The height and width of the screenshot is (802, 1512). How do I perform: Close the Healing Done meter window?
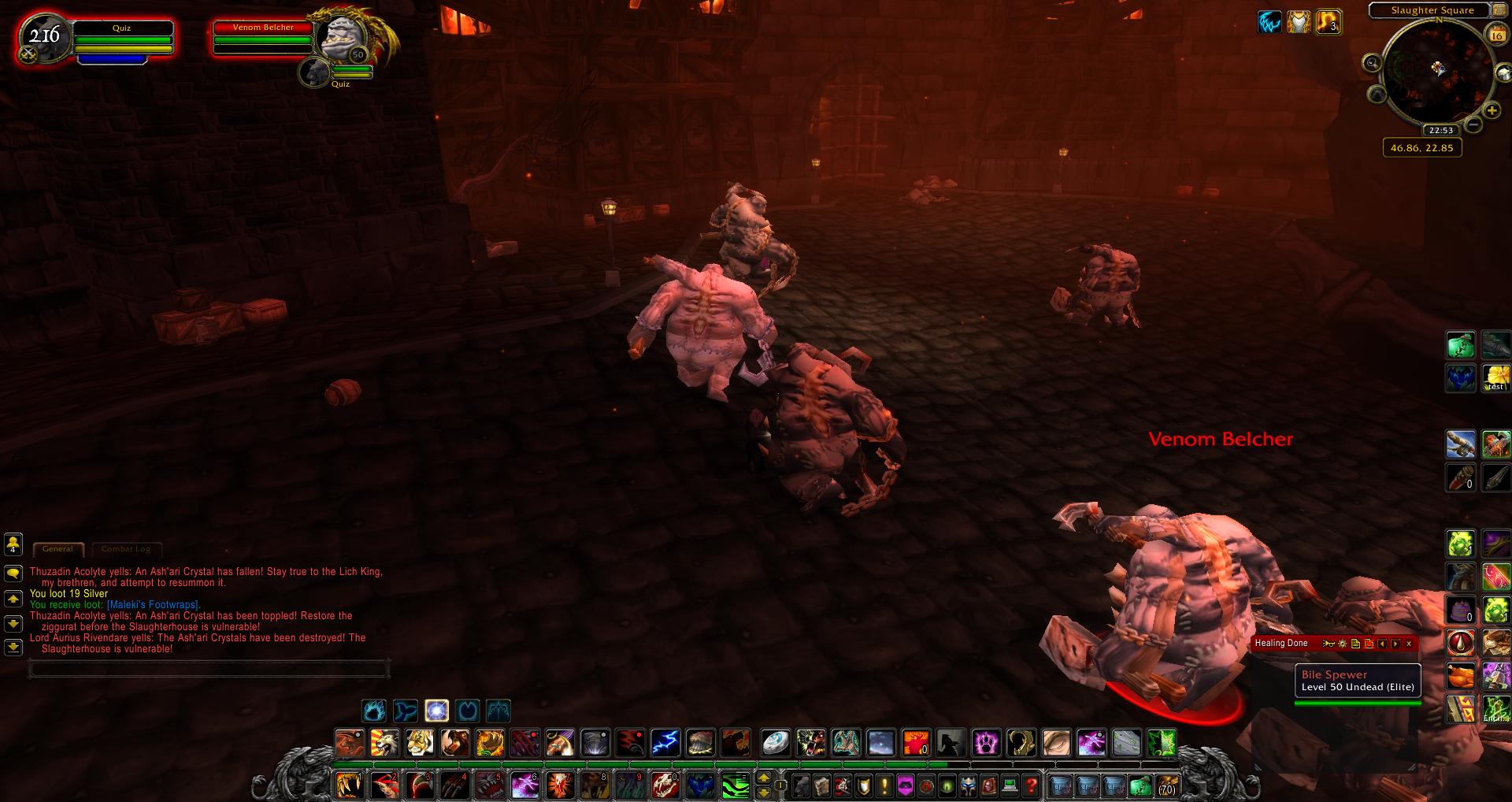(1409, 644)
